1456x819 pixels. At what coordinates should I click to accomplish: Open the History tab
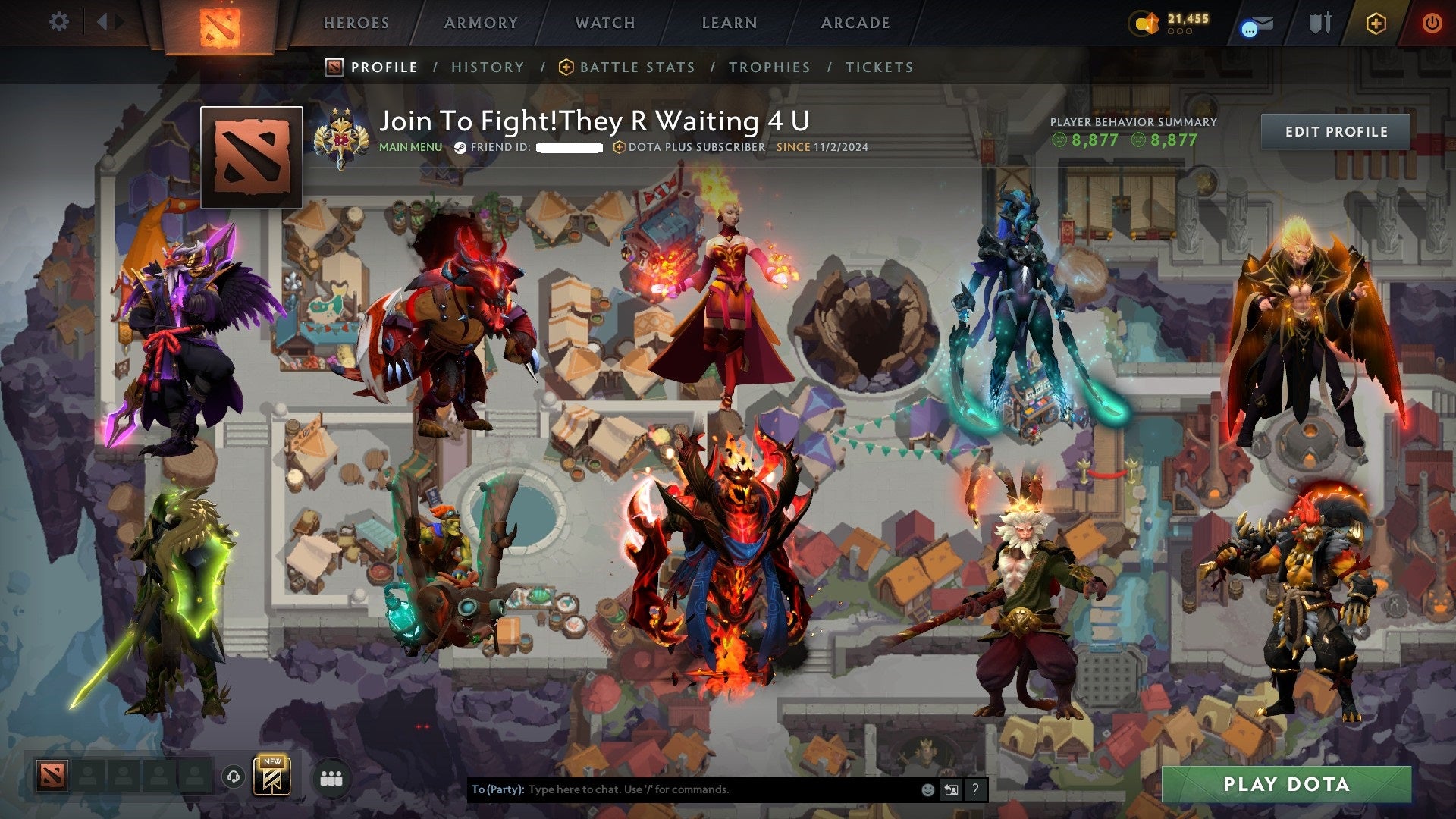point(488,67)
